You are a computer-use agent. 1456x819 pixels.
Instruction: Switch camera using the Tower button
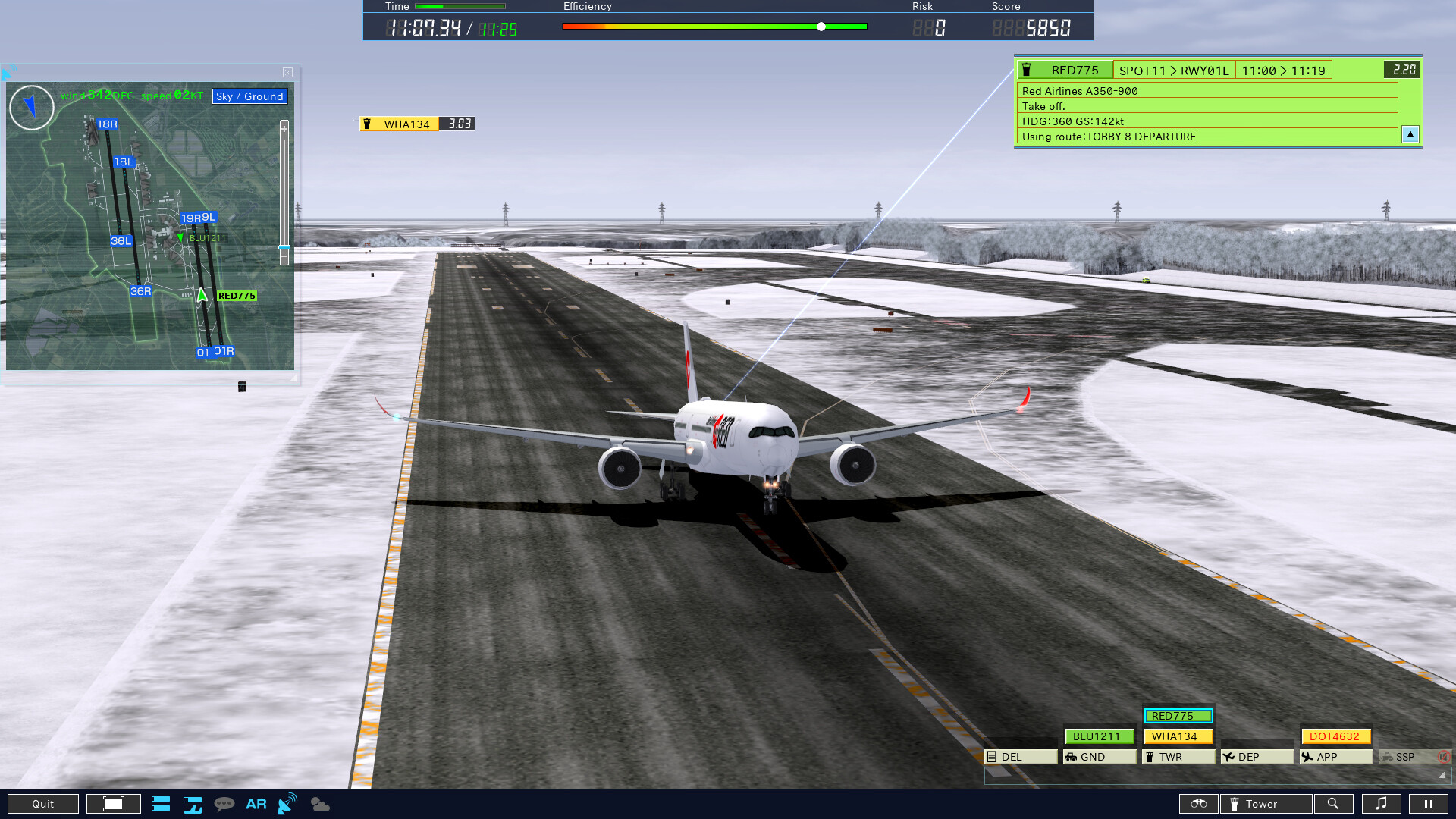[x=1265, y=803]
